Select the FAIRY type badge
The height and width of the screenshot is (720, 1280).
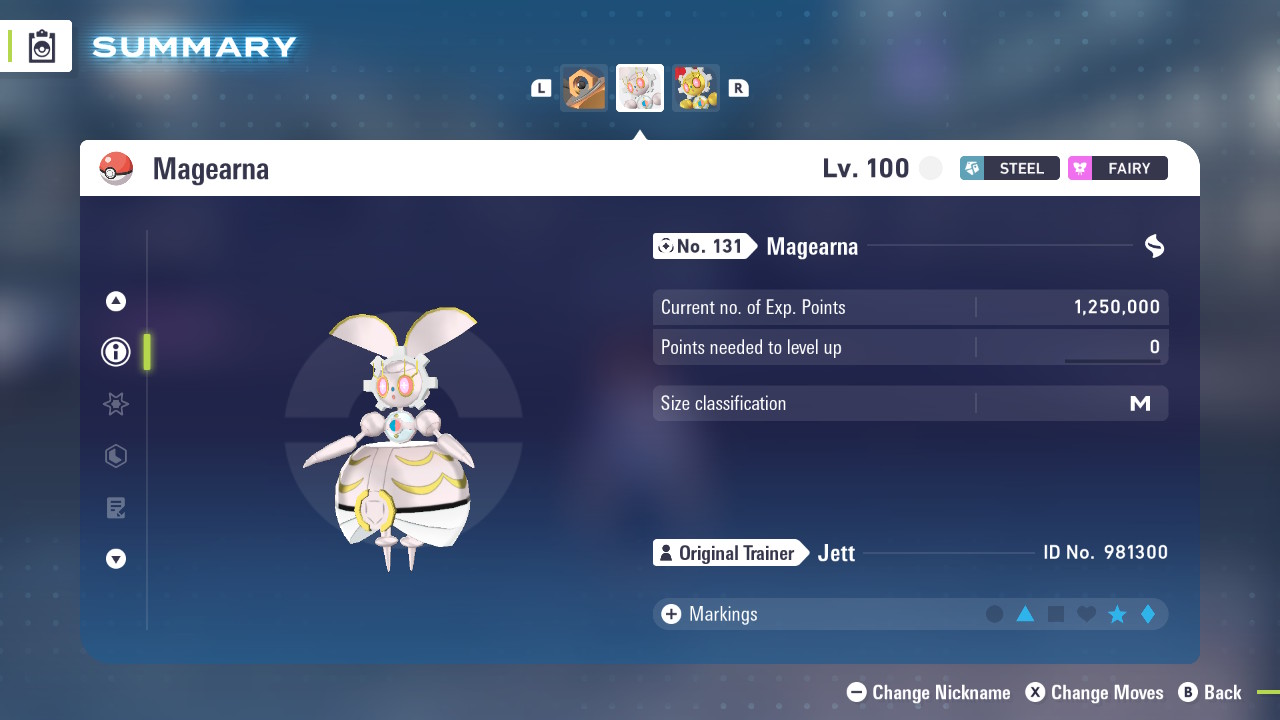(x=1117, y=168)
